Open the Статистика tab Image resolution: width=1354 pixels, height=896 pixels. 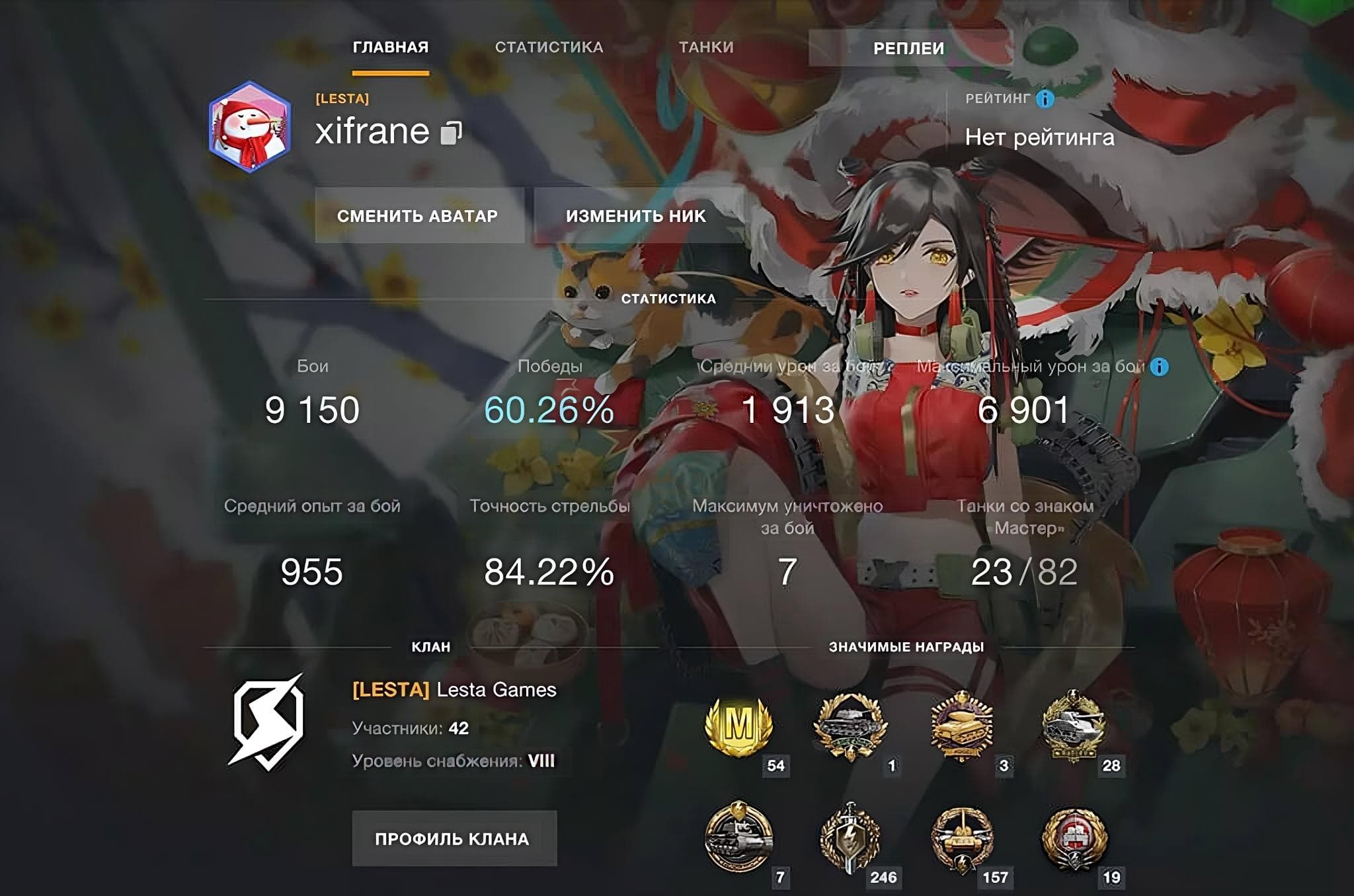549,48
